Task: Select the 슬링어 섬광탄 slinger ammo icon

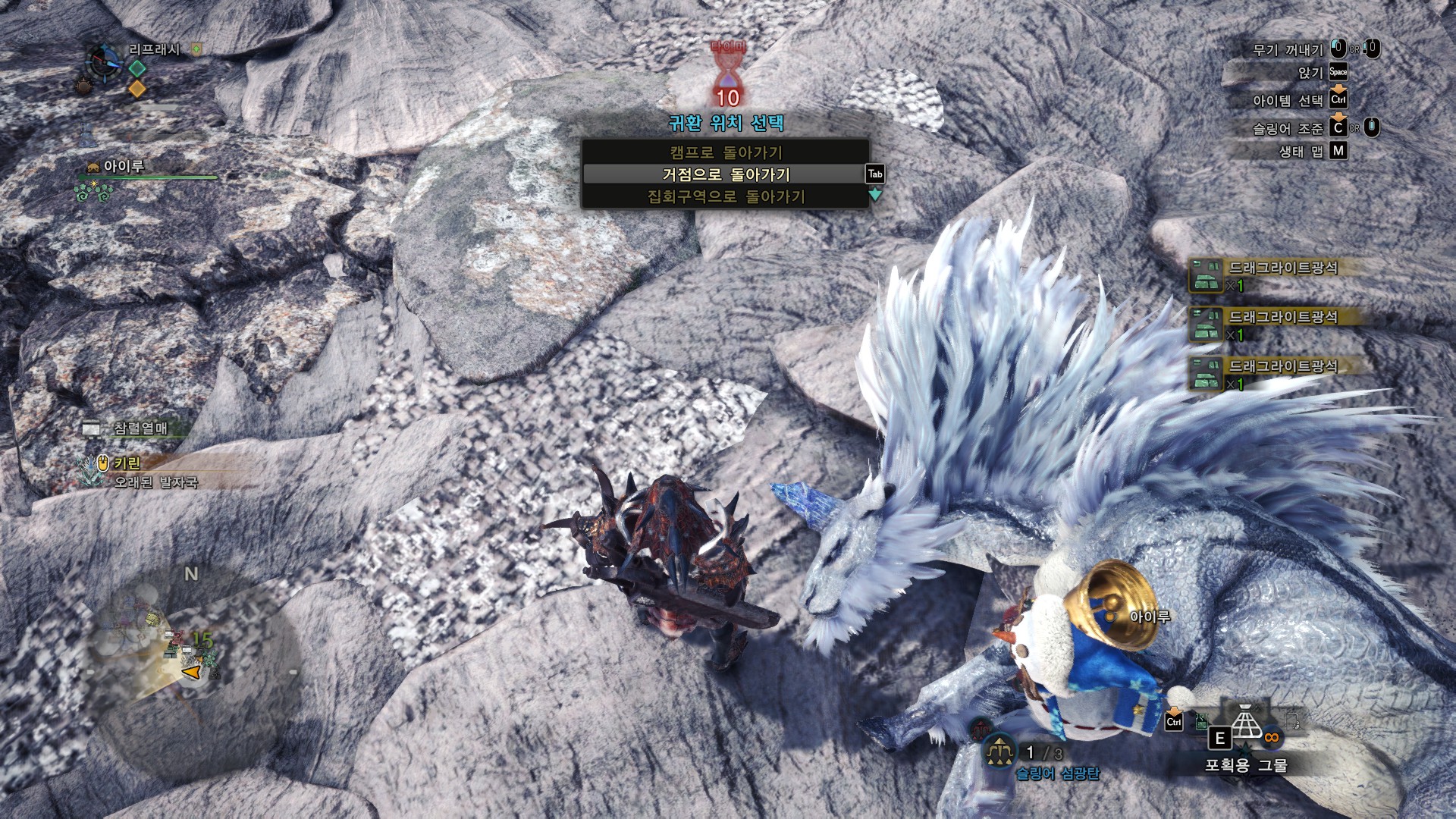Action: [x=1000, y=752]
